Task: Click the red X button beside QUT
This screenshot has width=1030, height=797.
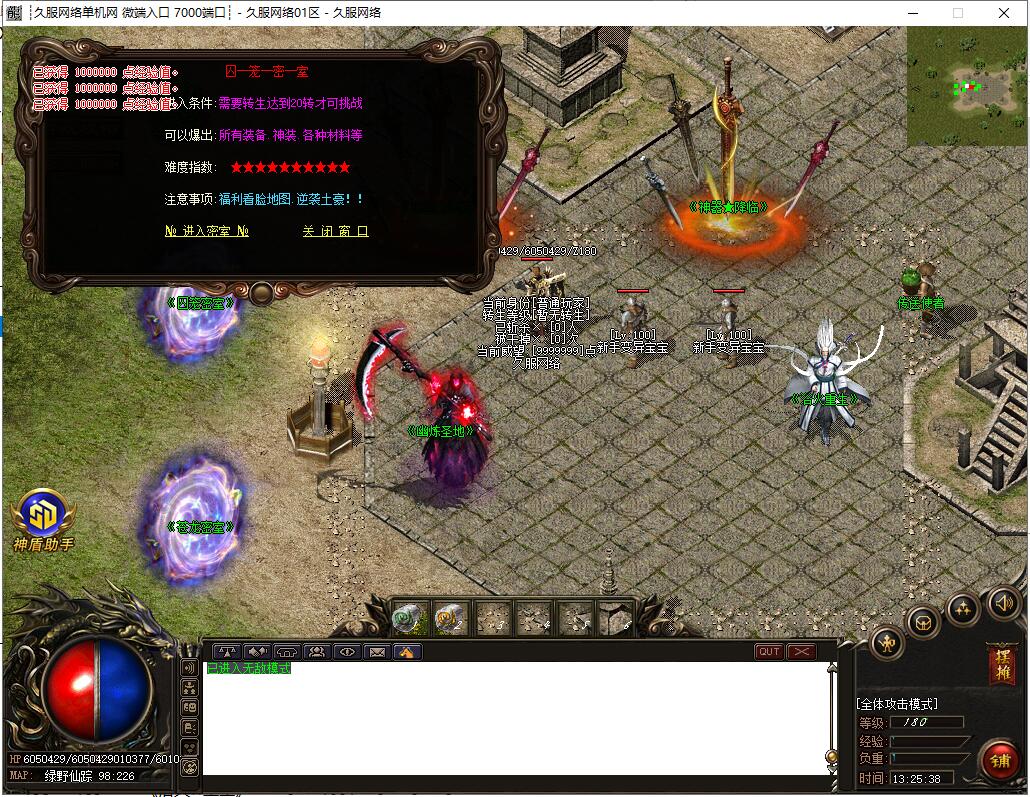Action: 802,652
